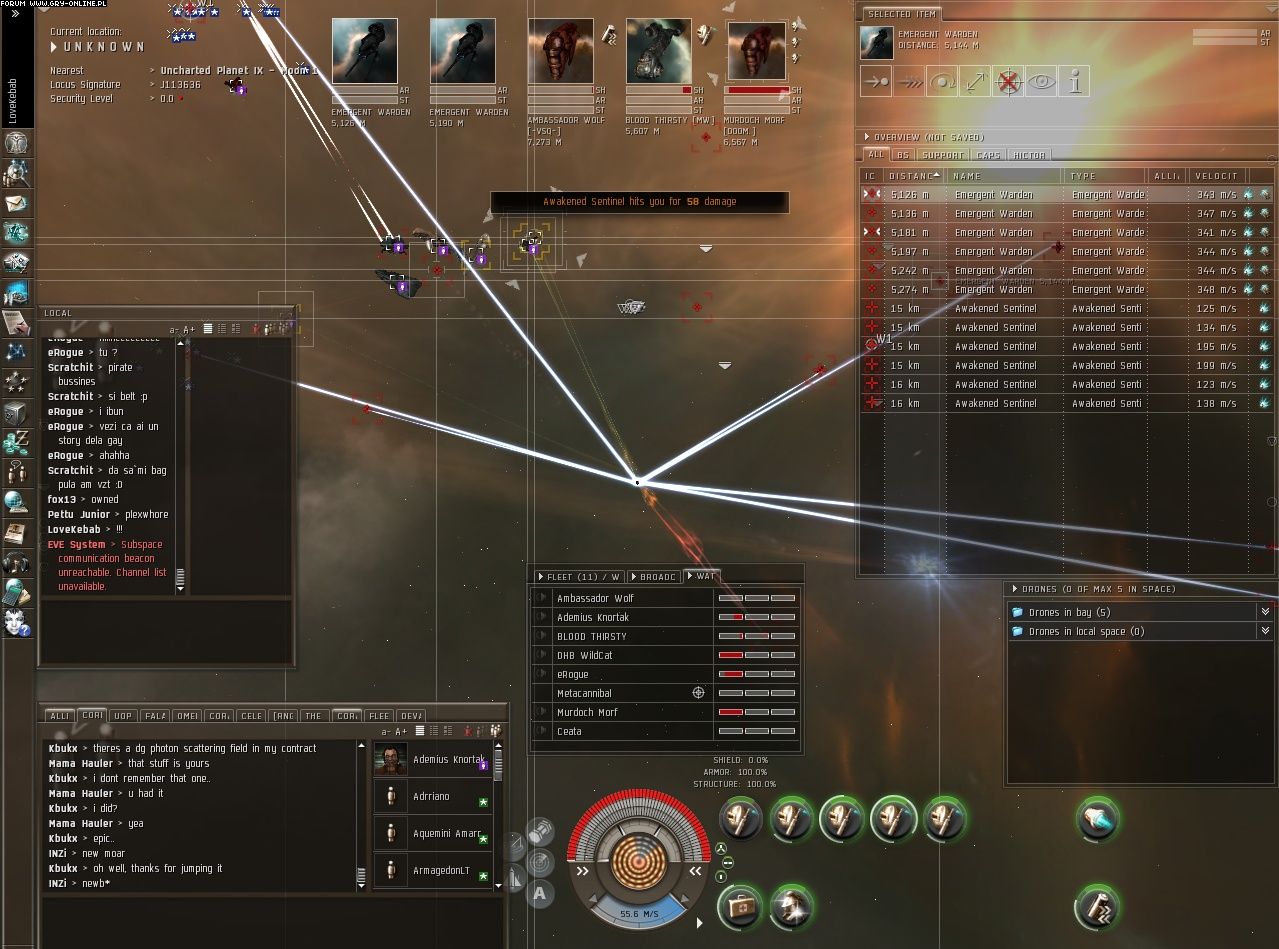
Task: Click the orbit button for selected item
Action: tap(941, 82)
